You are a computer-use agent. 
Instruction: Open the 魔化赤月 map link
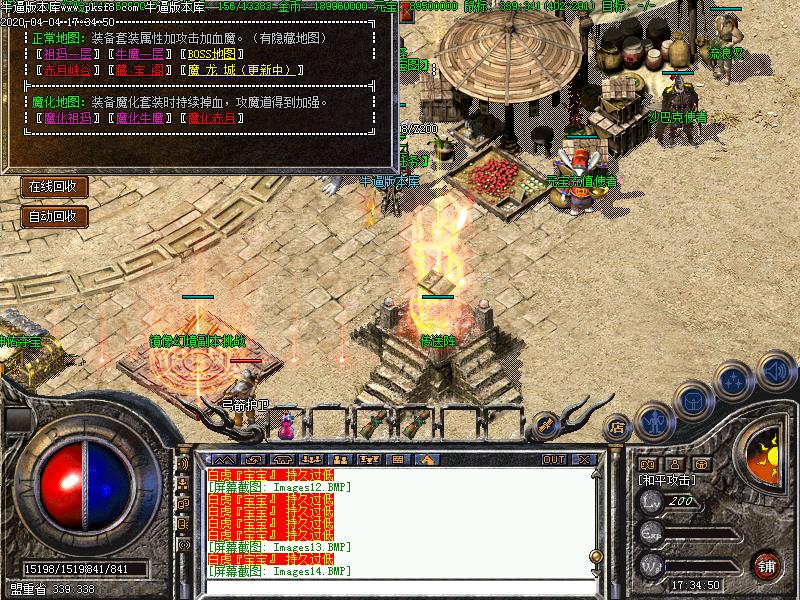point(214,118)
